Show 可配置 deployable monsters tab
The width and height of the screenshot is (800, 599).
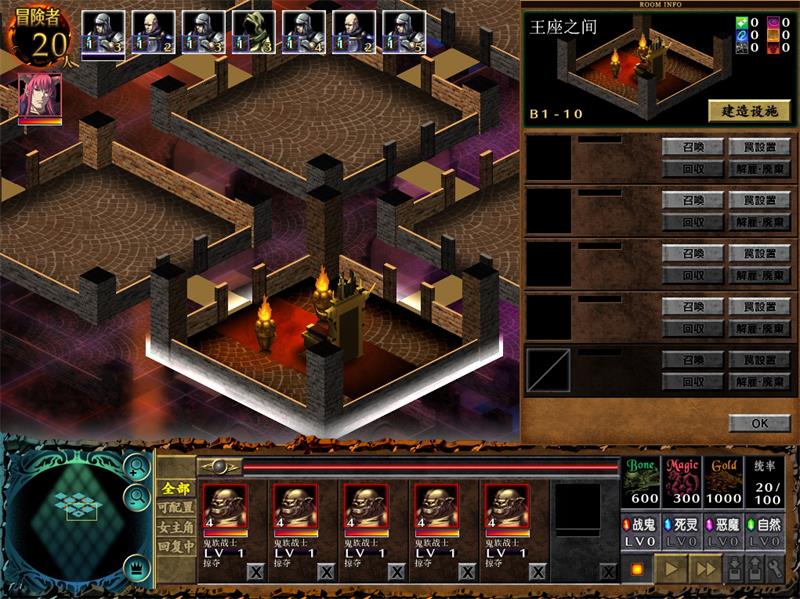[x=175, y=508]
